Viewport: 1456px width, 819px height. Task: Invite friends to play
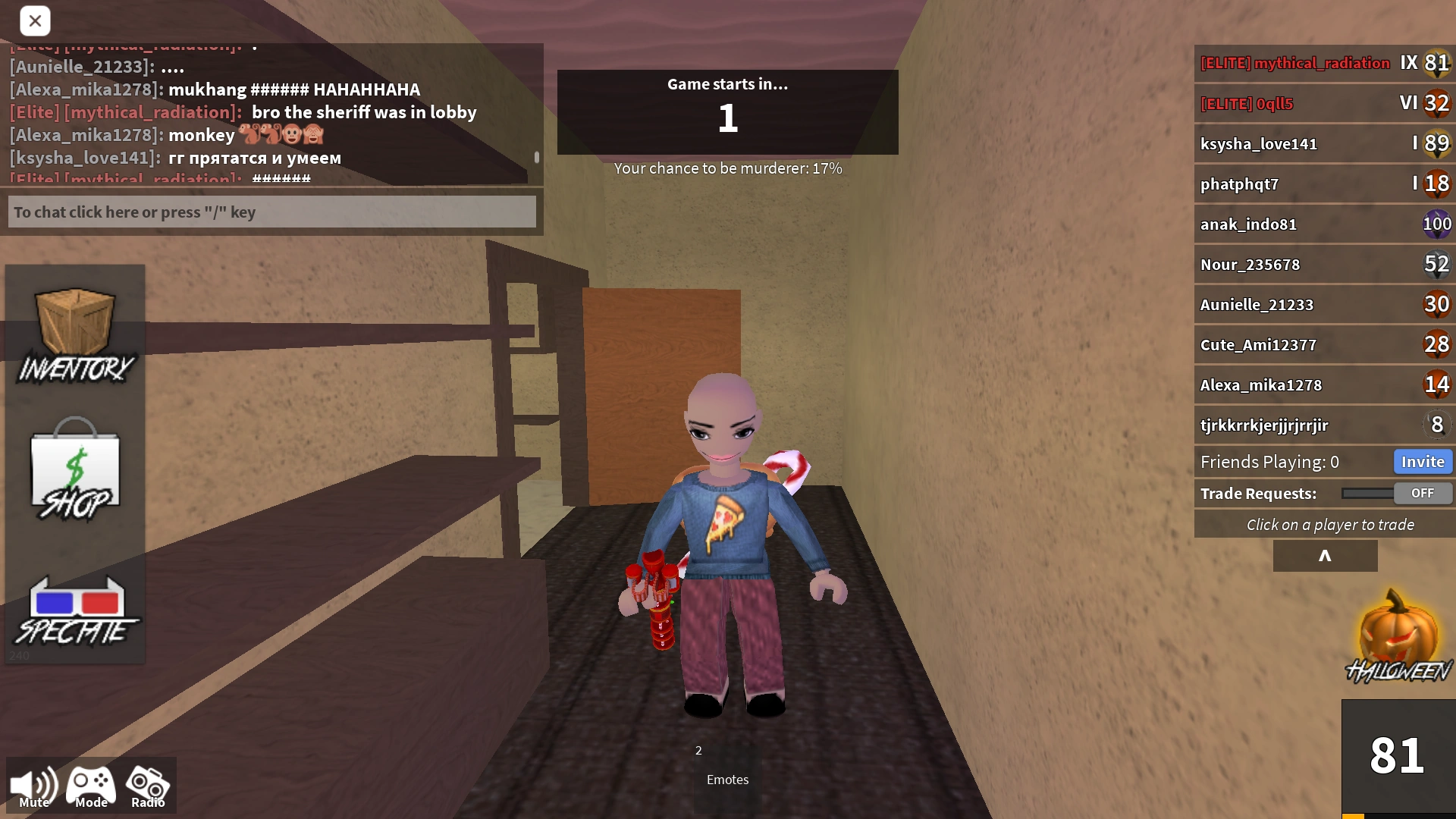point(1423,461)
